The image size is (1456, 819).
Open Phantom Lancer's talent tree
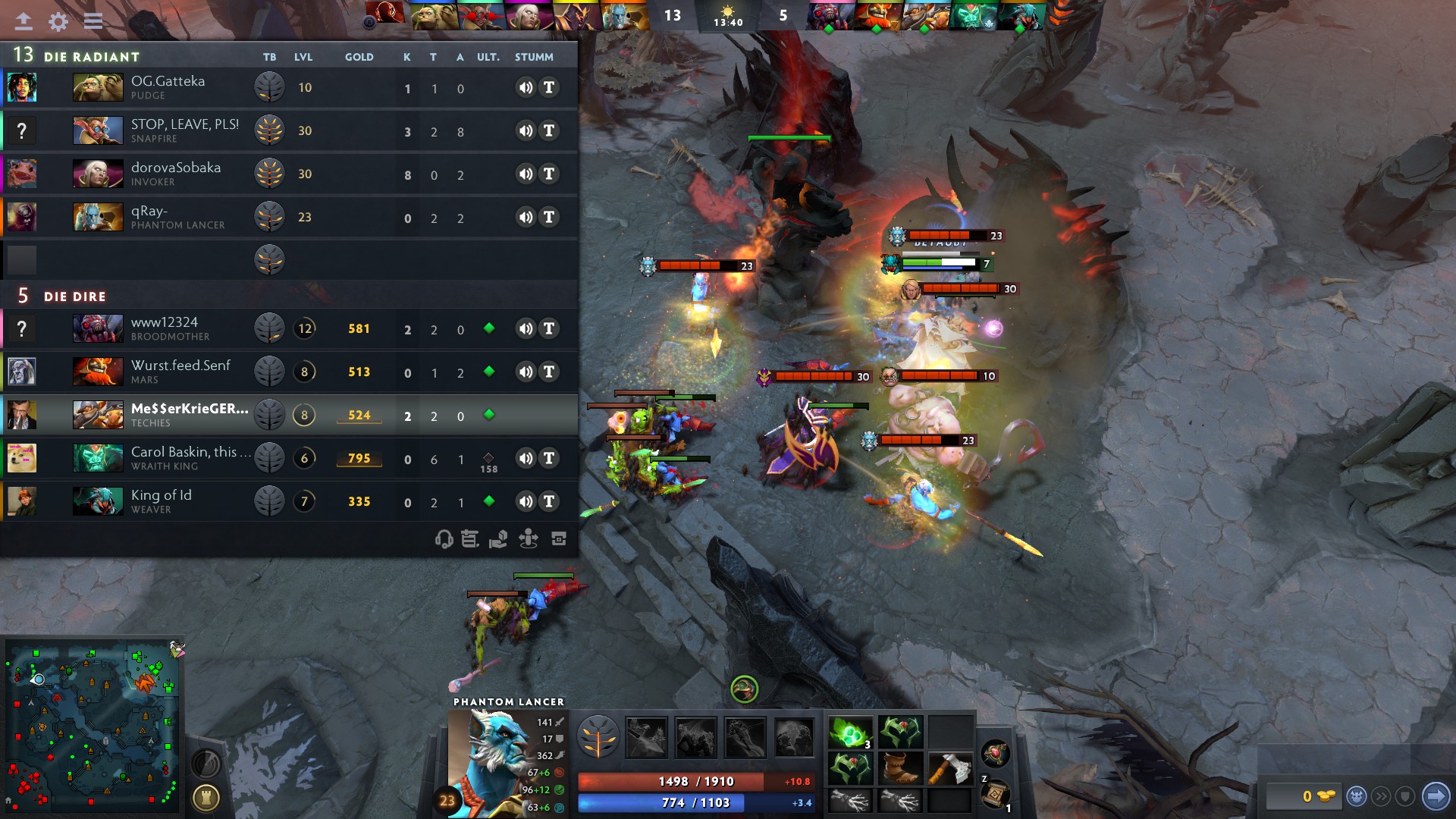598,737
